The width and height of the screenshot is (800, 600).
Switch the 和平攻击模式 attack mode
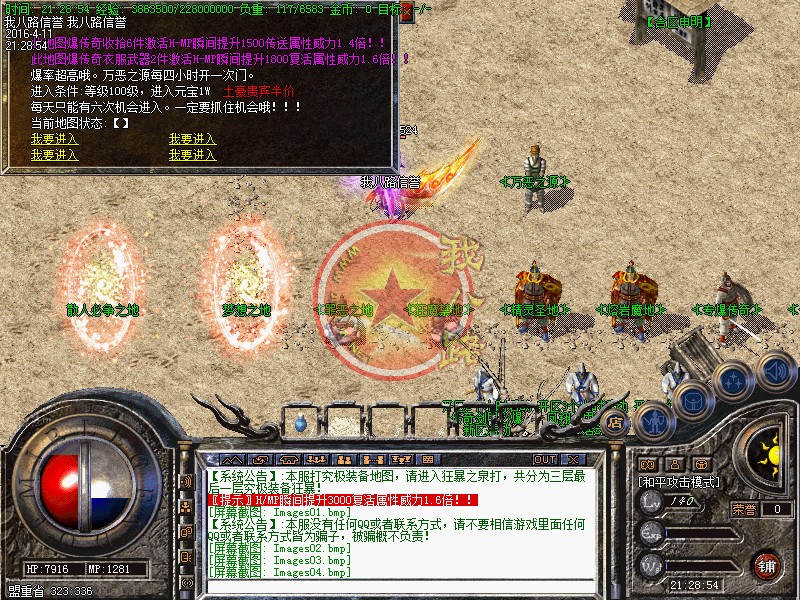pos(679,481)
